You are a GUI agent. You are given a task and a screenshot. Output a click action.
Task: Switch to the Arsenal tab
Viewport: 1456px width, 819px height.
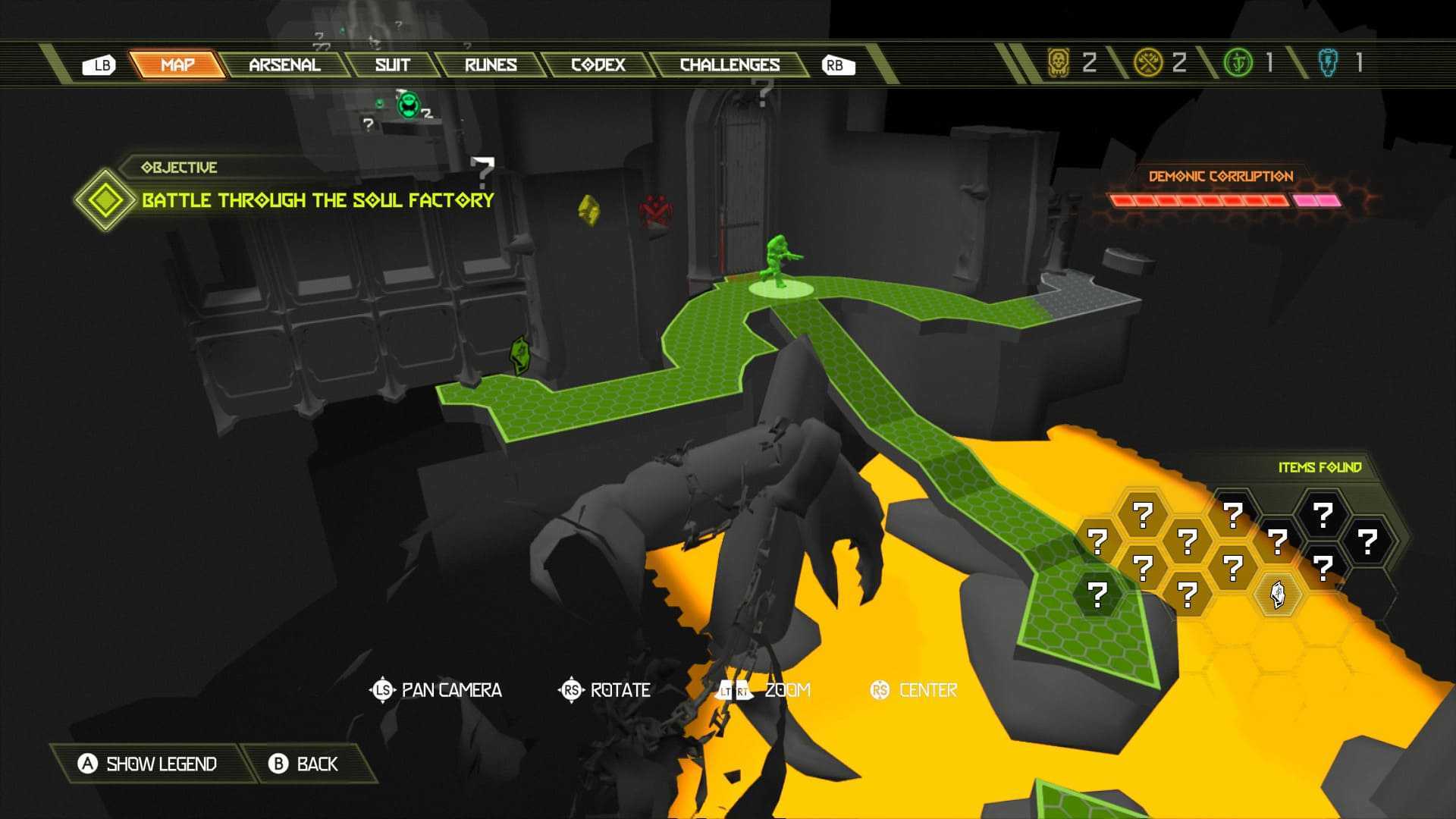pos(284,65)
